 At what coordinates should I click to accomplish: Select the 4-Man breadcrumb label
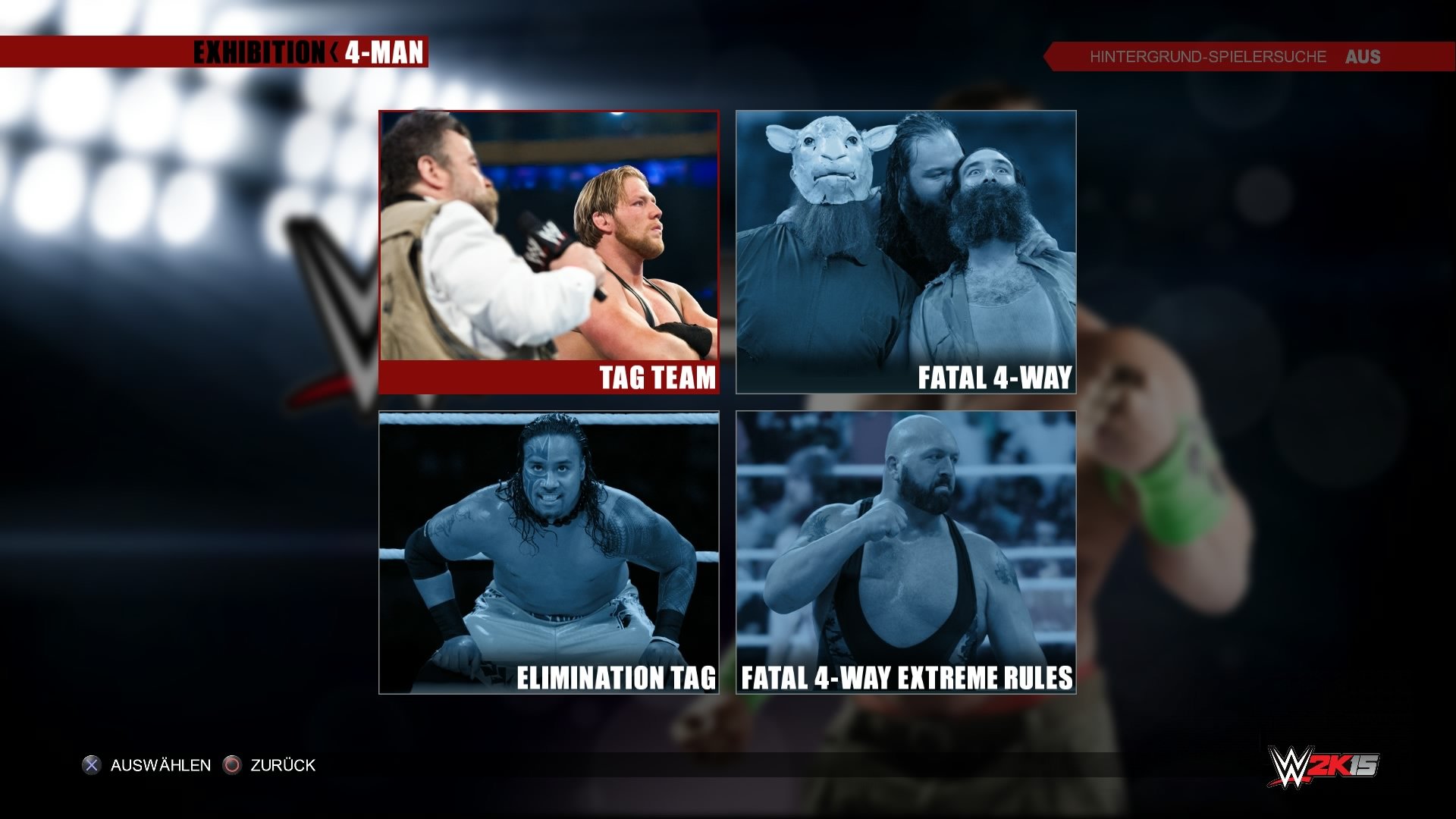[384, 53]
